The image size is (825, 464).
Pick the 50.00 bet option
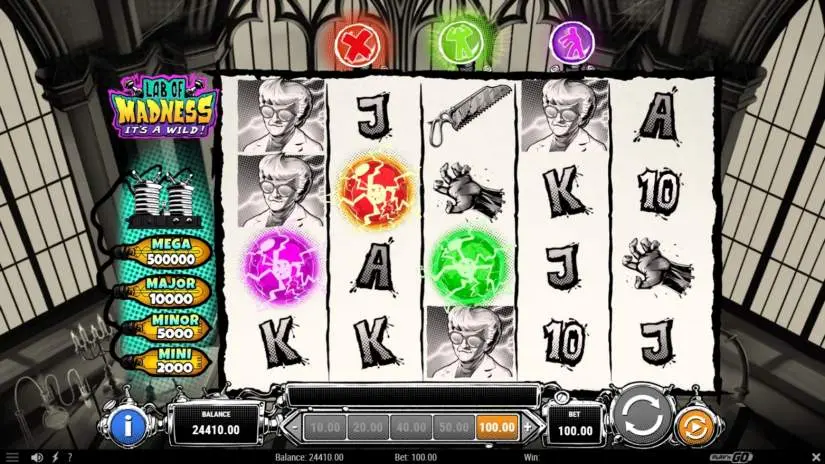coord(453,427)
